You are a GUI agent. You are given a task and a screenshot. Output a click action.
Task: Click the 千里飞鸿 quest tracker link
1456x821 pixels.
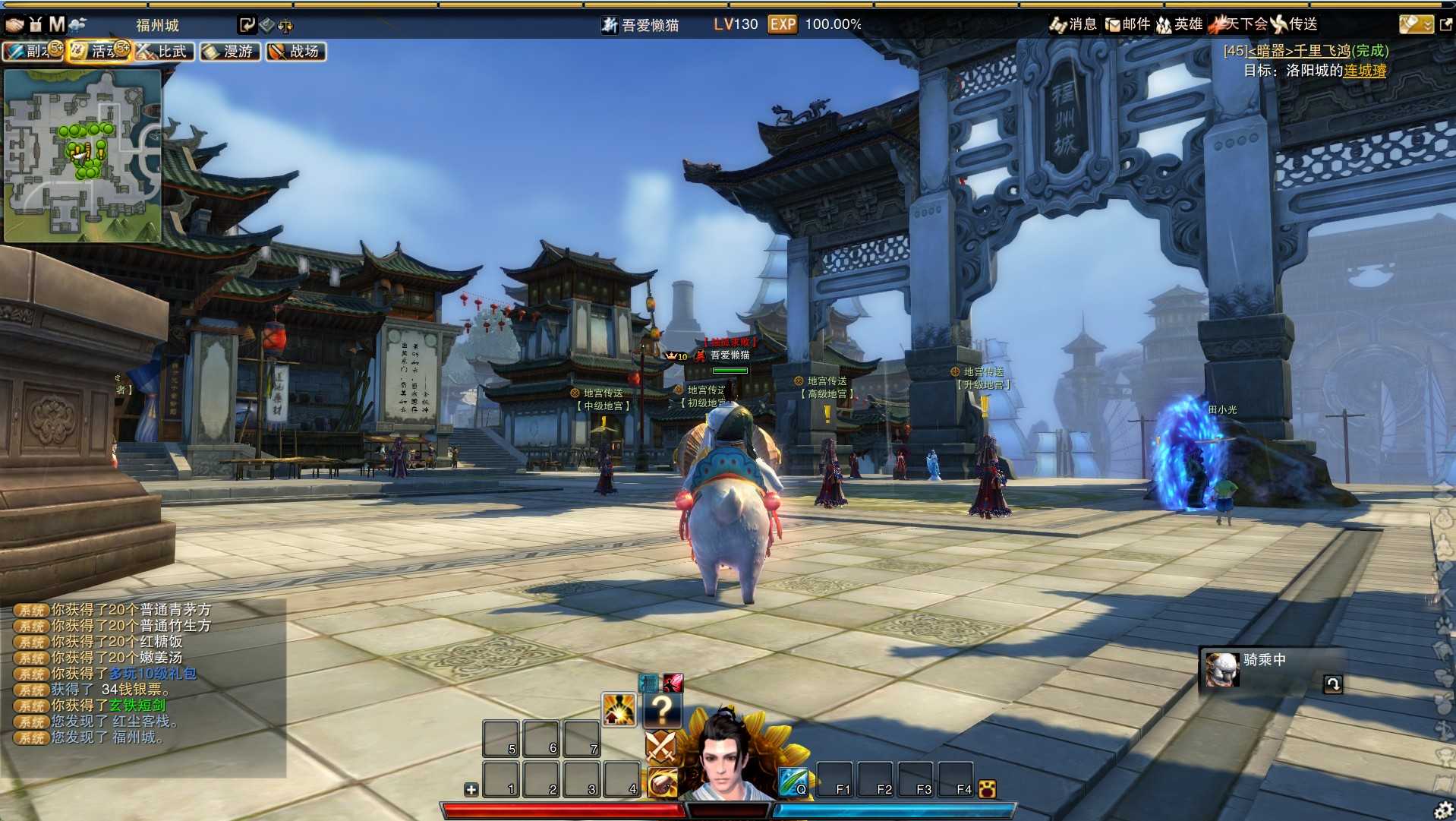tap(1300, 51)
